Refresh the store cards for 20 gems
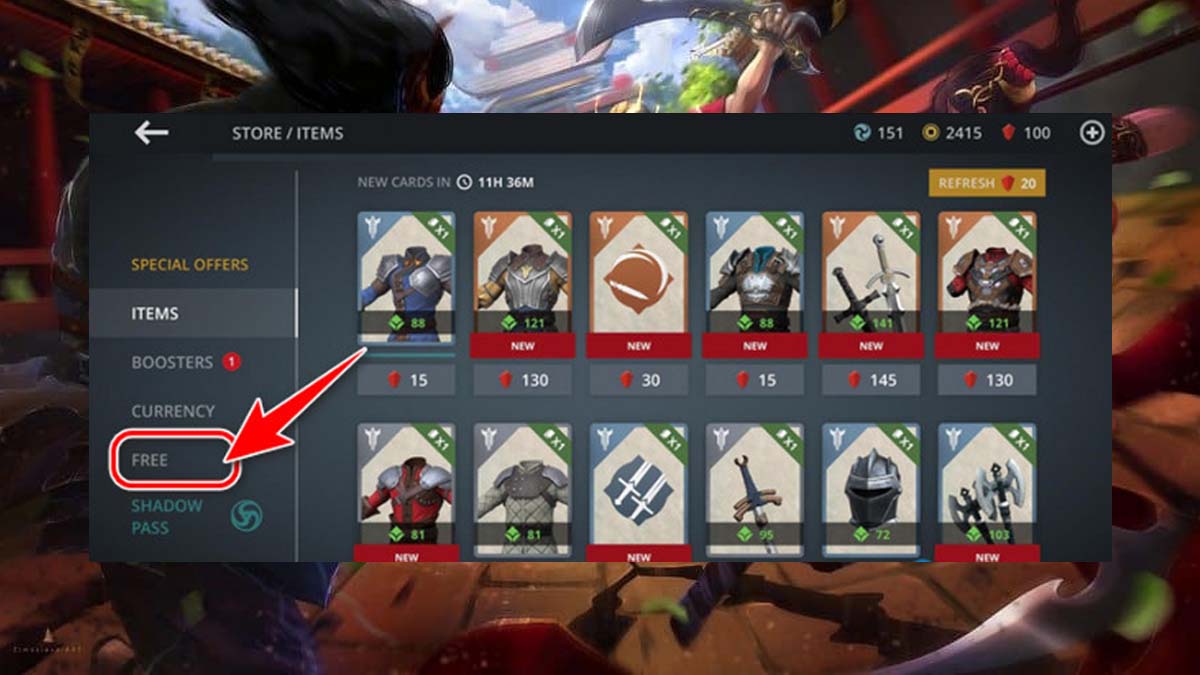Image resolution: width=1200 pixels, height=675 pixels. (986, 183)
